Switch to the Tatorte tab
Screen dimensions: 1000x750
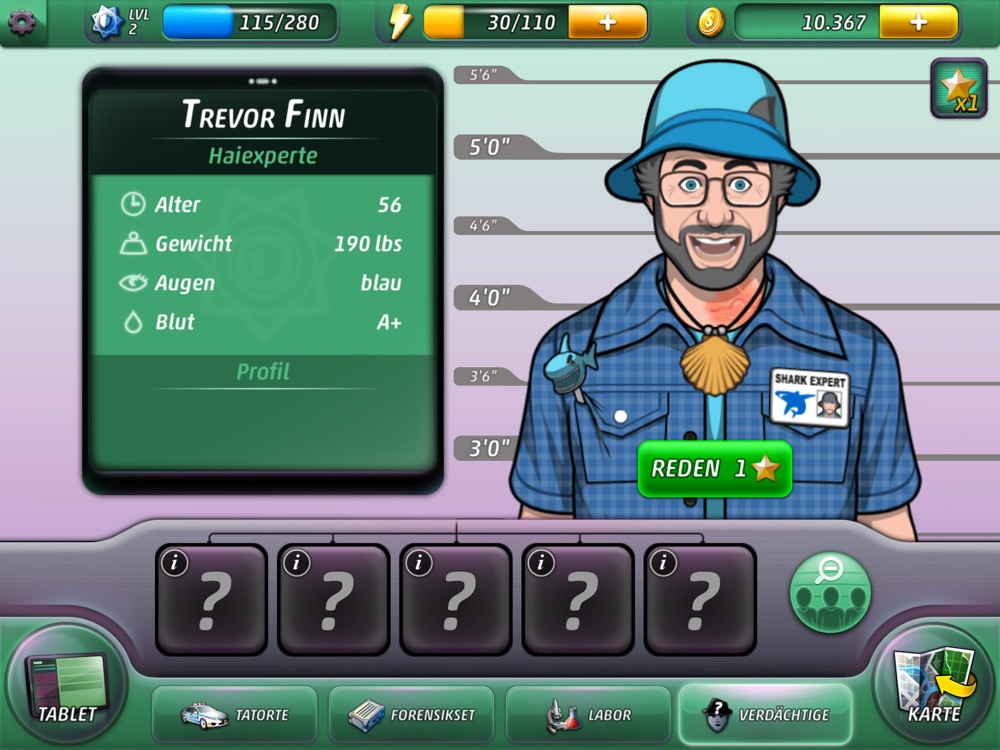234,715
